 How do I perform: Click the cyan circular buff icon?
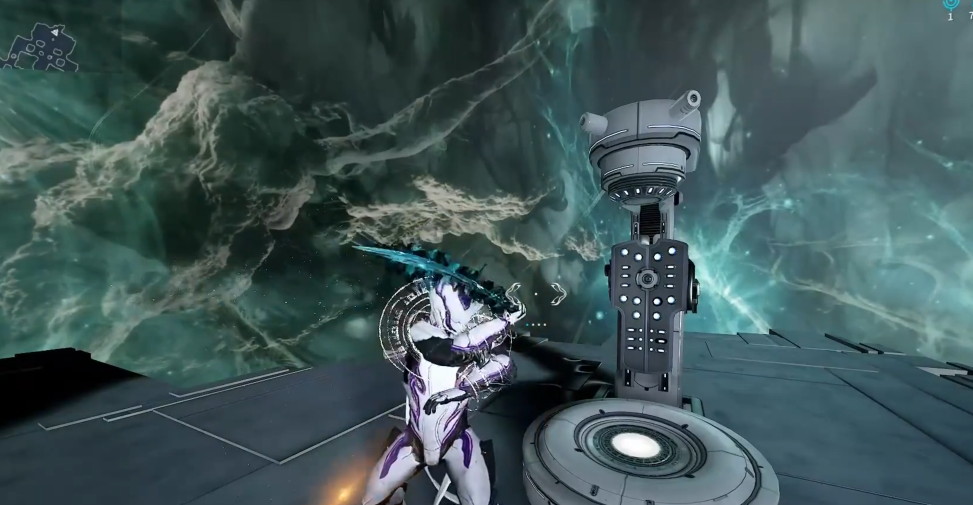pos(950,5)
